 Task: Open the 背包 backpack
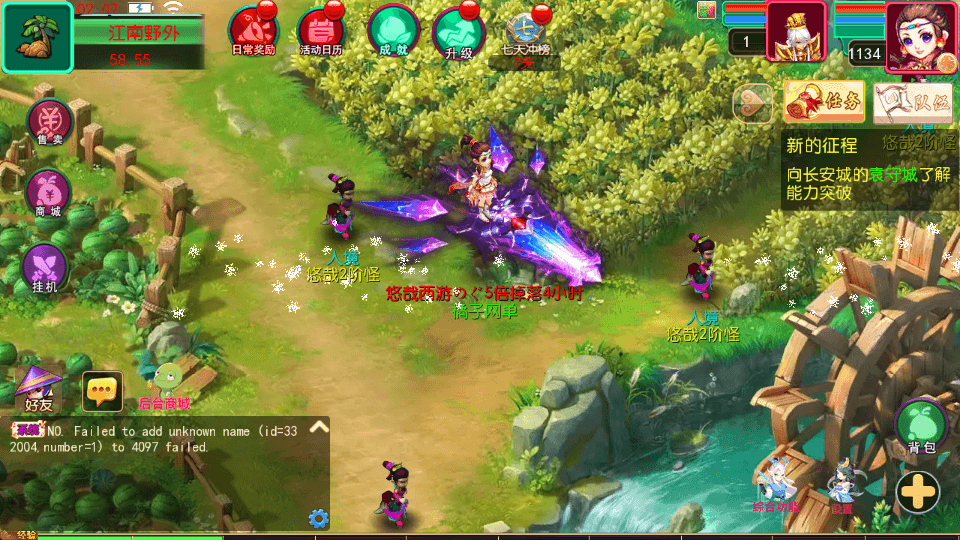pyautogui.click(x=921, y=426)
